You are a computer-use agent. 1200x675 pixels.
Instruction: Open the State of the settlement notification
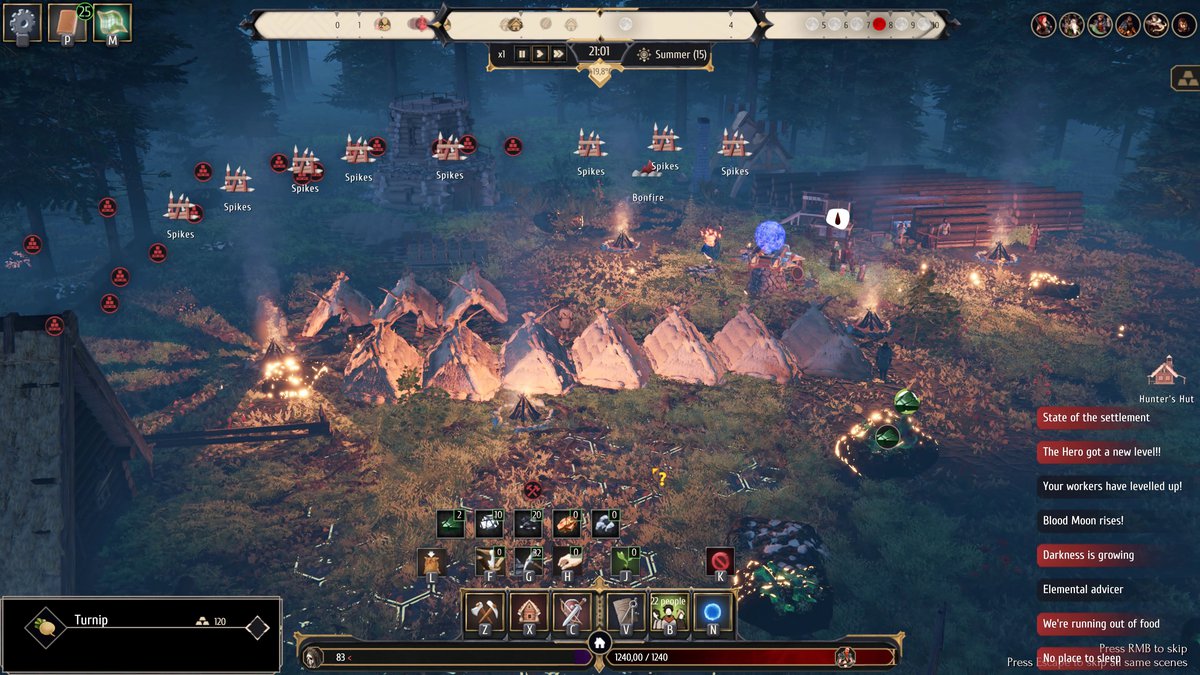point(1096,417)
